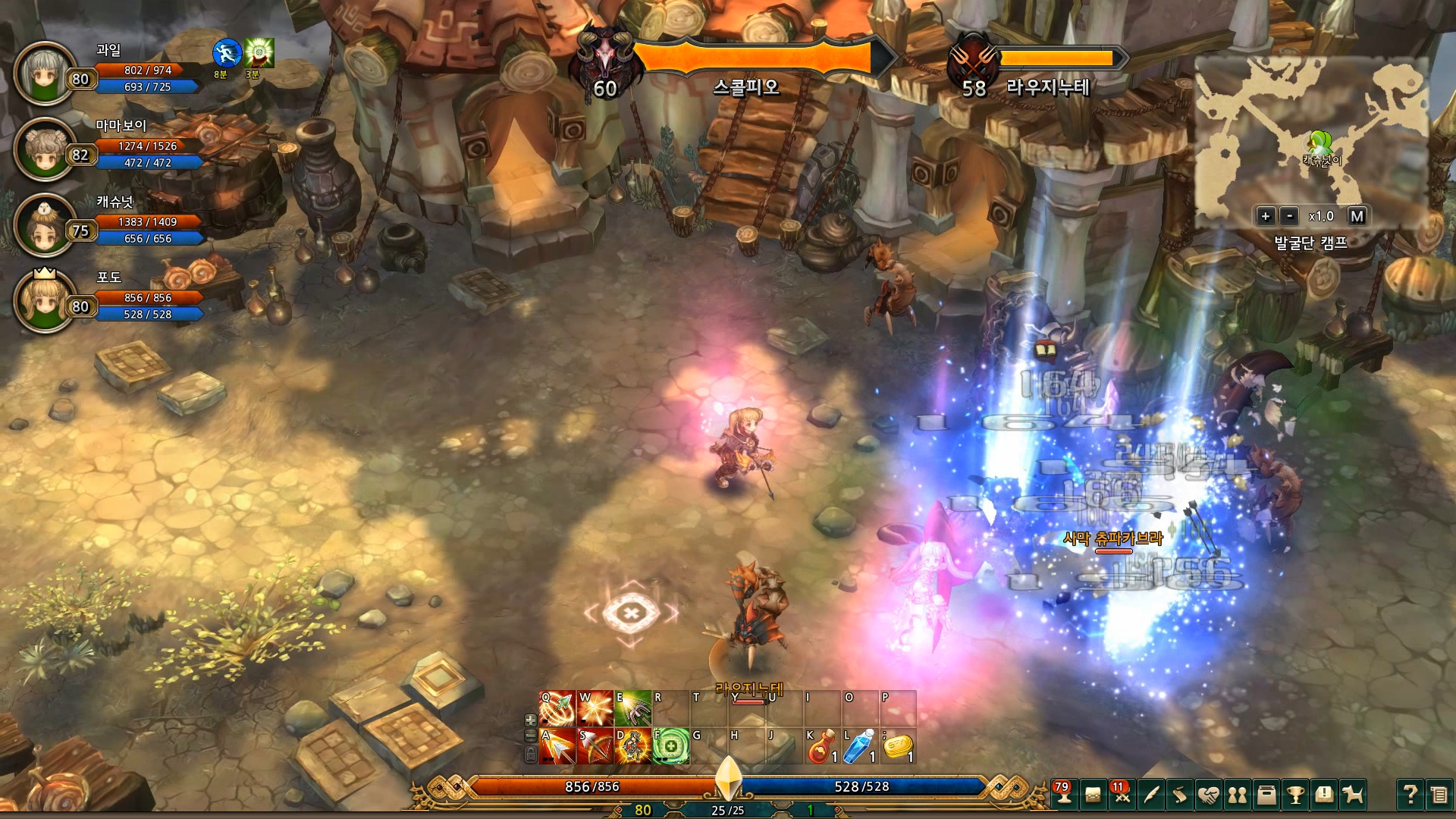Open the help question mark menu
1456x819 pixels.
click(x=1410, y=795)
